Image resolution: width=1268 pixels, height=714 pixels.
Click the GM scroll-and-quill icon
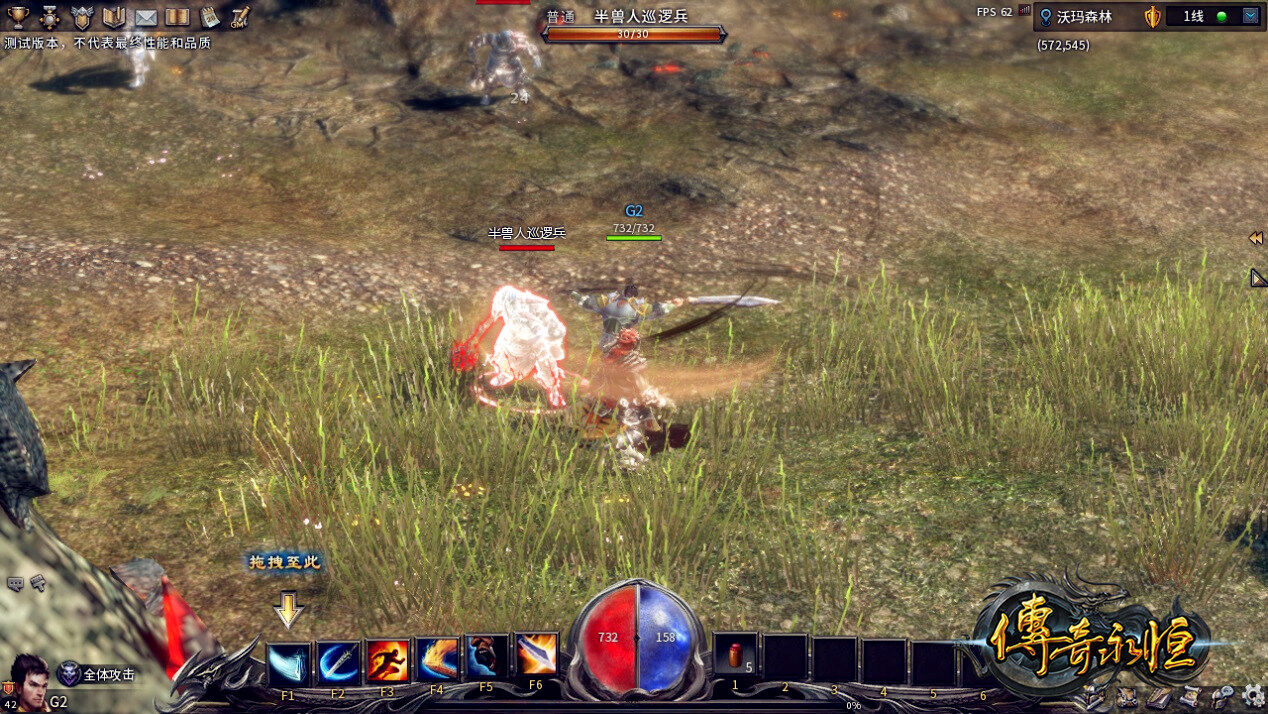(240, 17)
